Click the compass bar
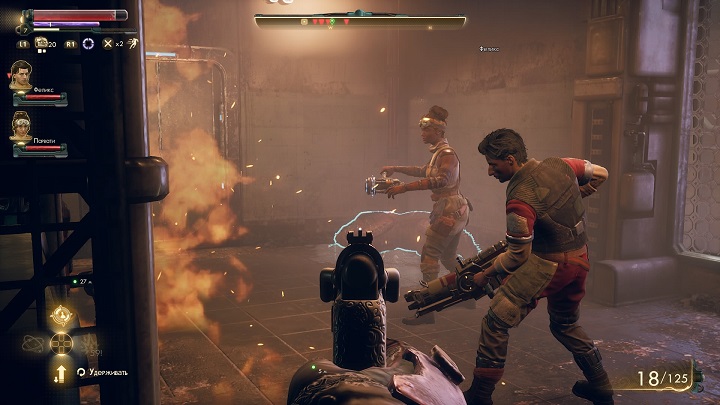Screen dimensions: 720x405 [360, 21]
